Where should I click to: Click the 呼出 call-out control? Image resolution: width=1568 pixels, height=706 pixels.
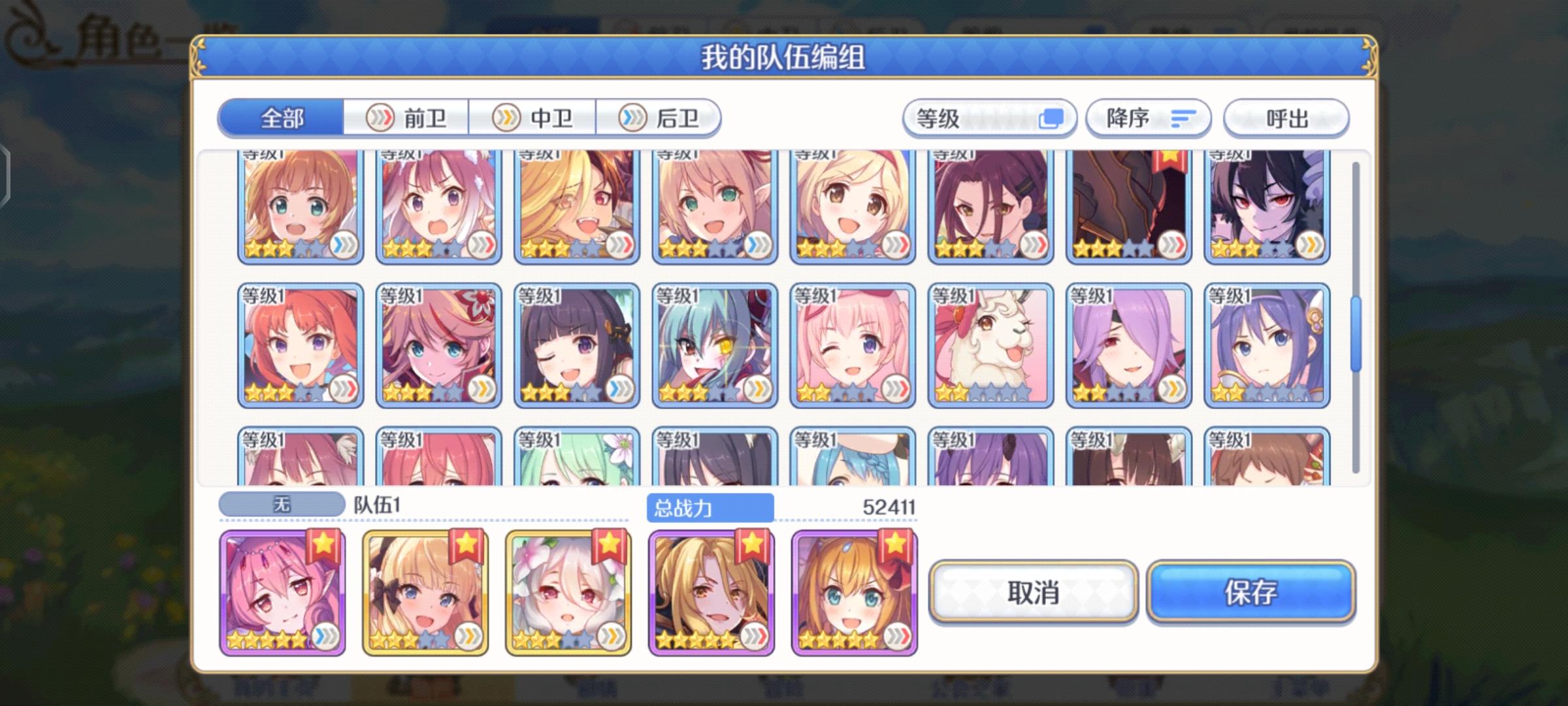click(x=1285, y=118)
